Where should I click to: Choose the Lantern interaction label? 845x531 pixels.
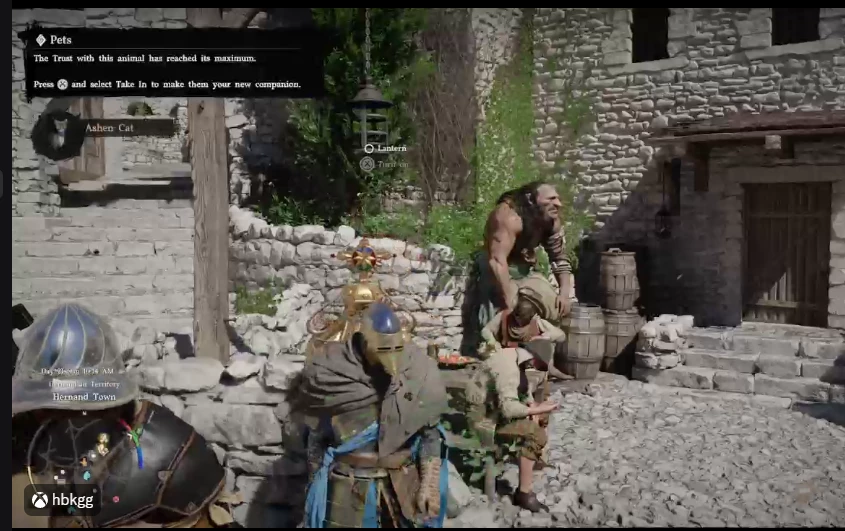(390, 148)
